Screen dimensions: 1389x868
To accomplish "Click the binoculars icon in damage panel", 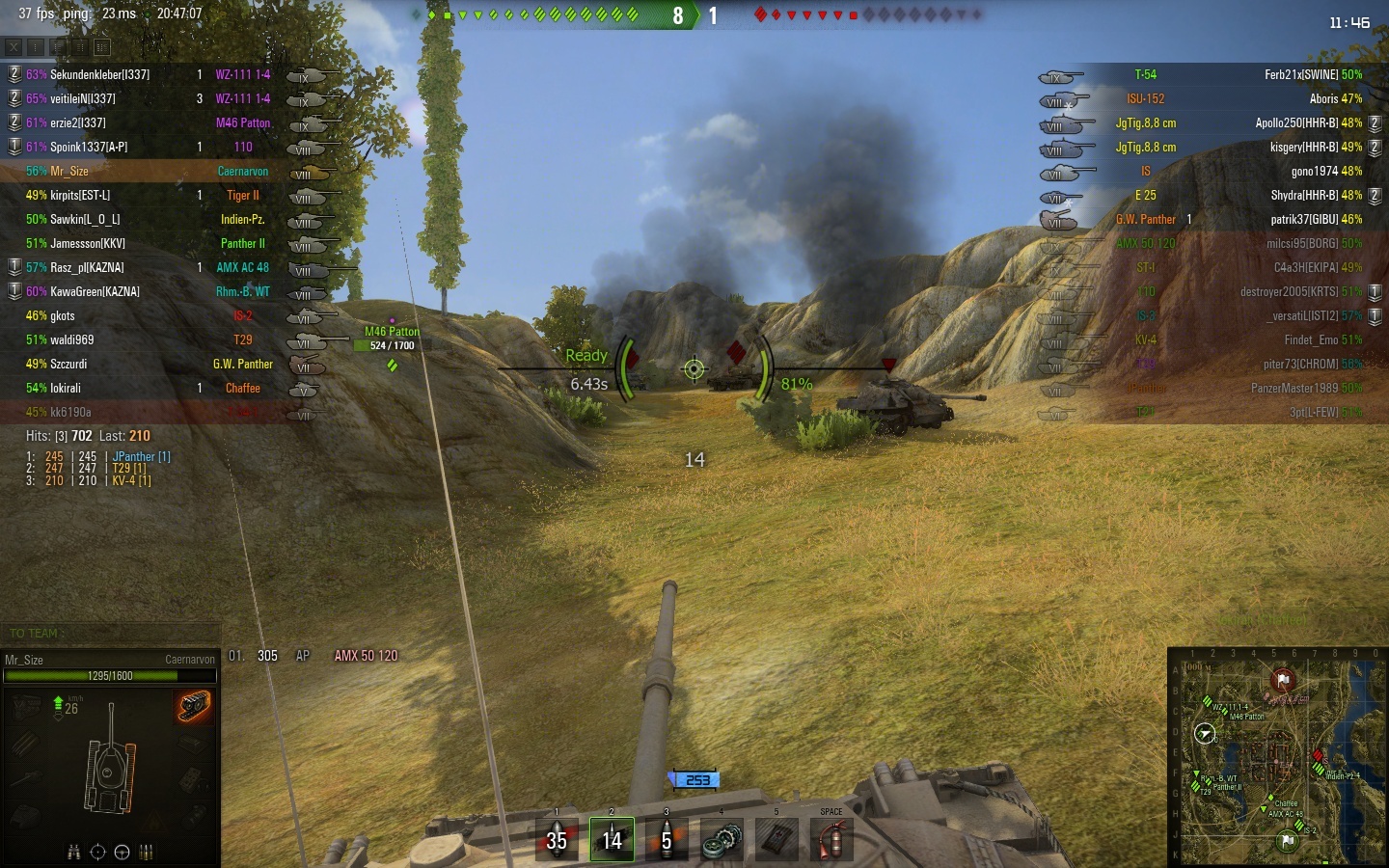I will pos(74,852).
